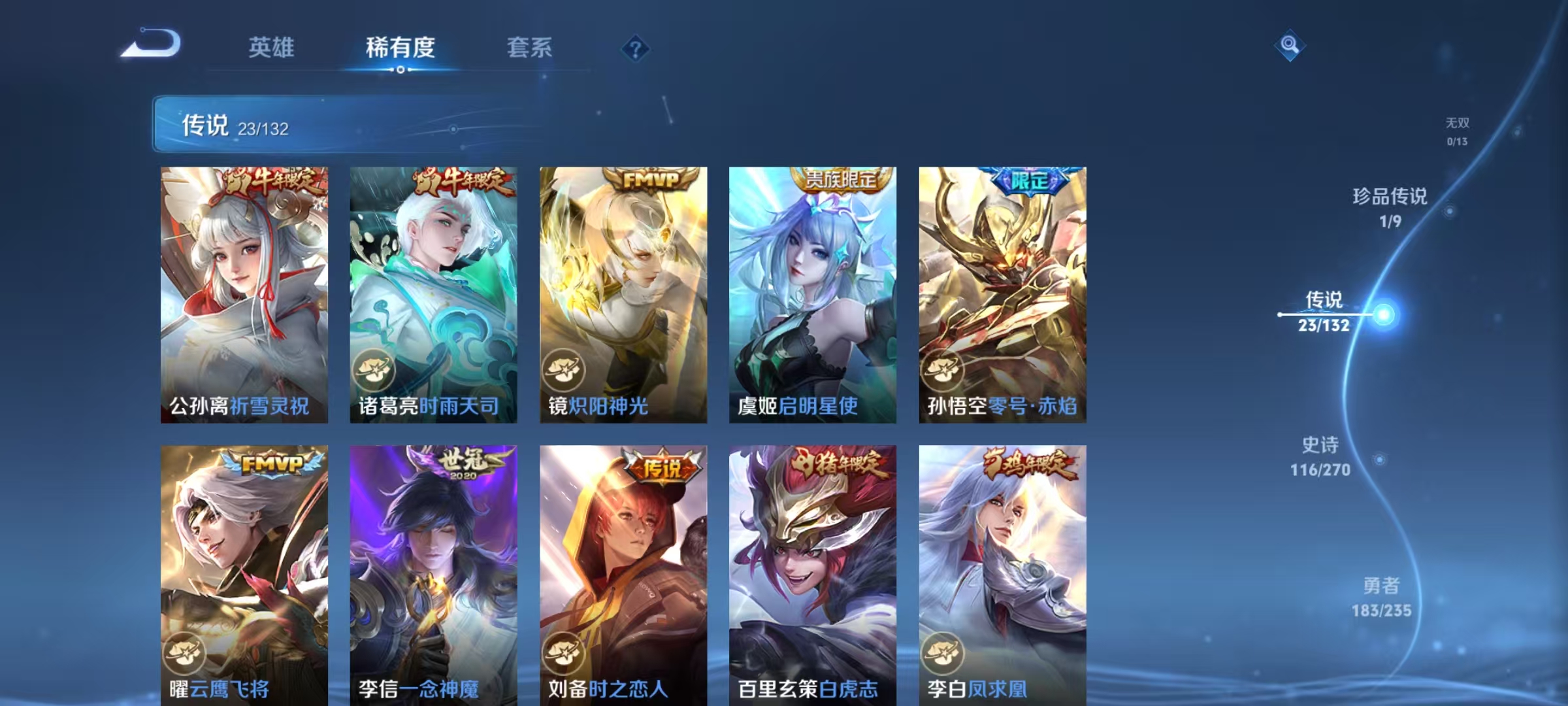This screenshot has height=706, width=1568.
Task: Click the crystal icon on 公孙离 skin card
Action: [186, 370]
